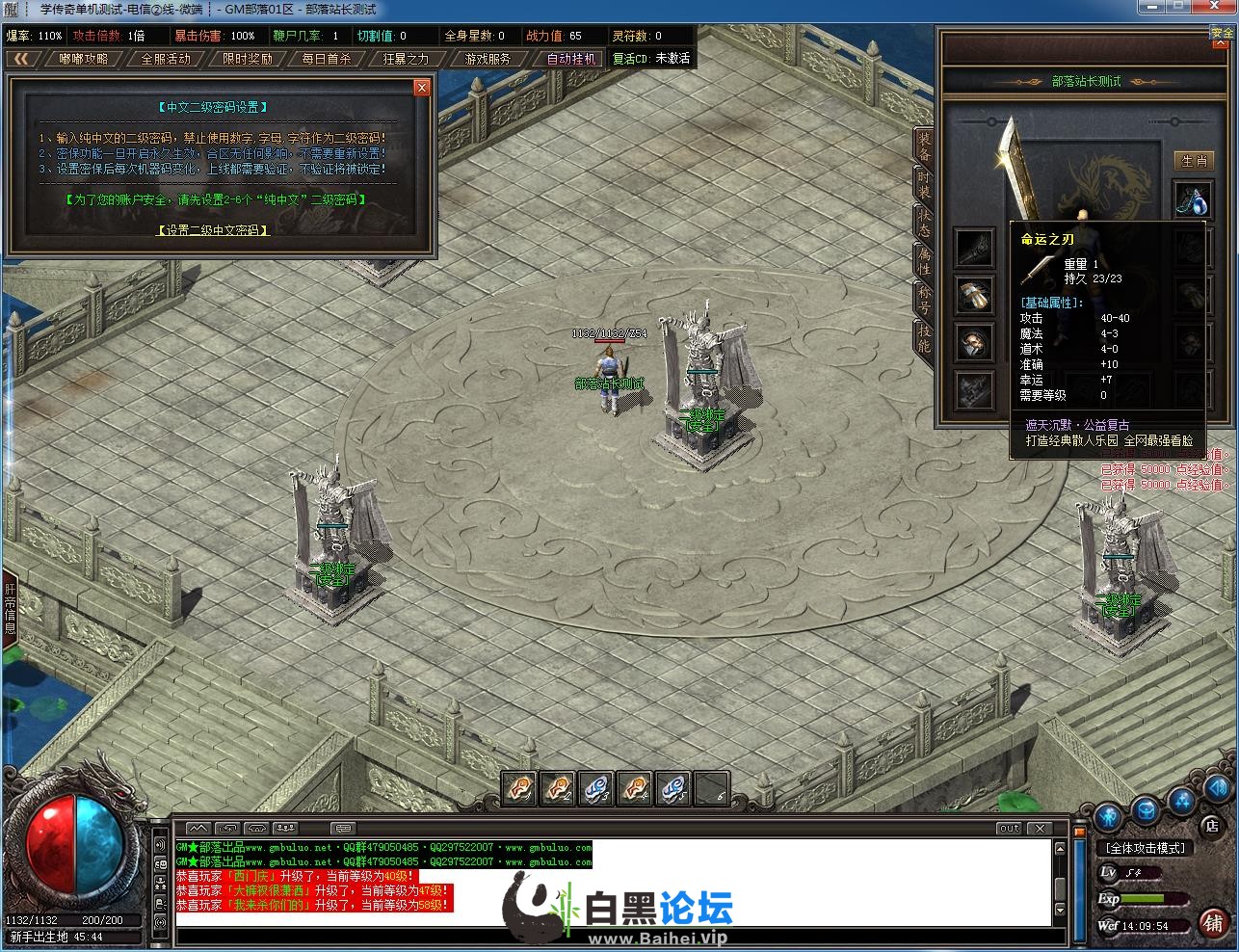The image size is (1239, 952).
Task: Open the 狂暴之力 berserk power menu
Action: click(x=406, y=59)
